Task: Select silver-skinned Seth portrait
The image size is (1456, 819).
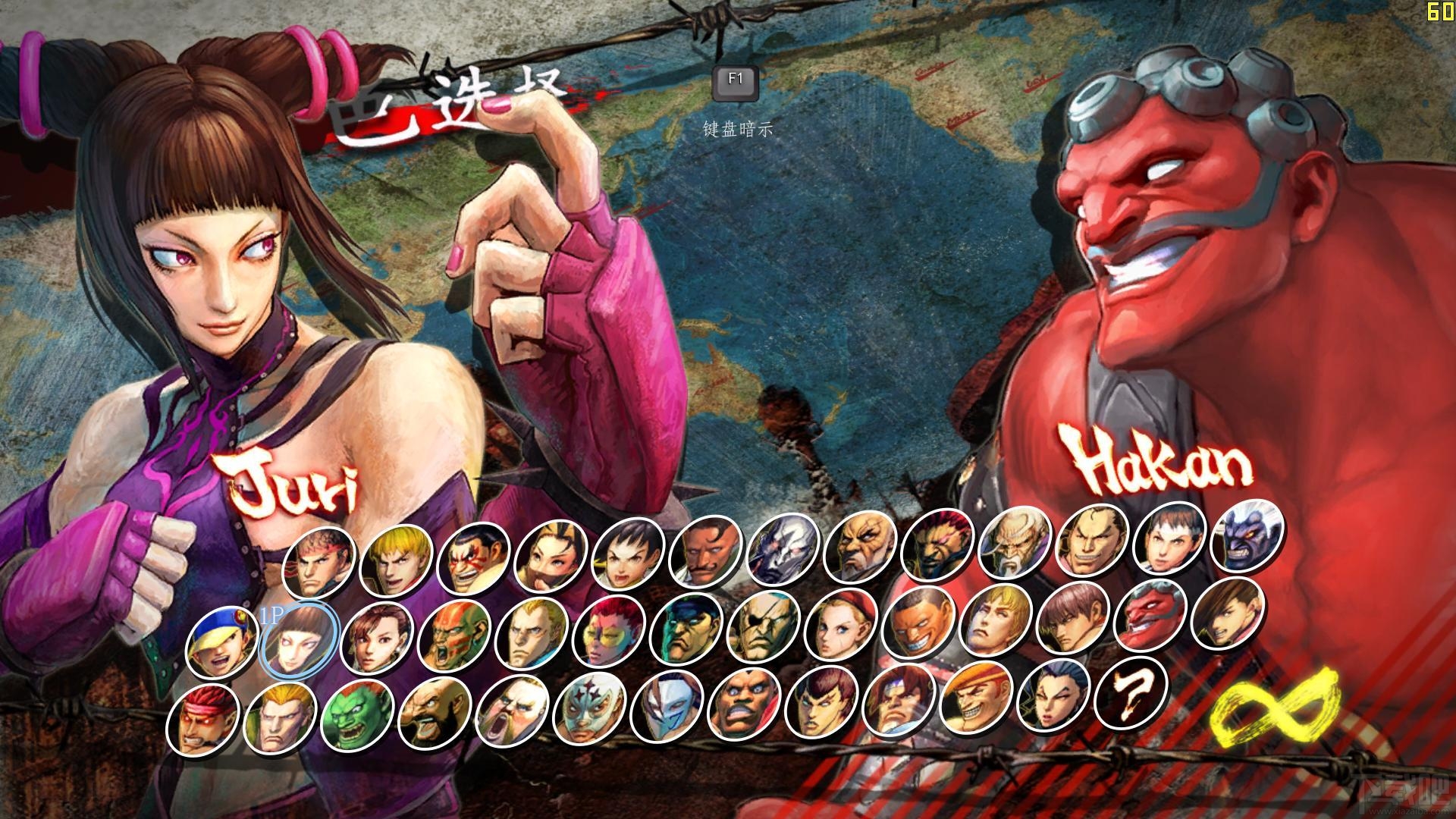Action: pos(783,553)
